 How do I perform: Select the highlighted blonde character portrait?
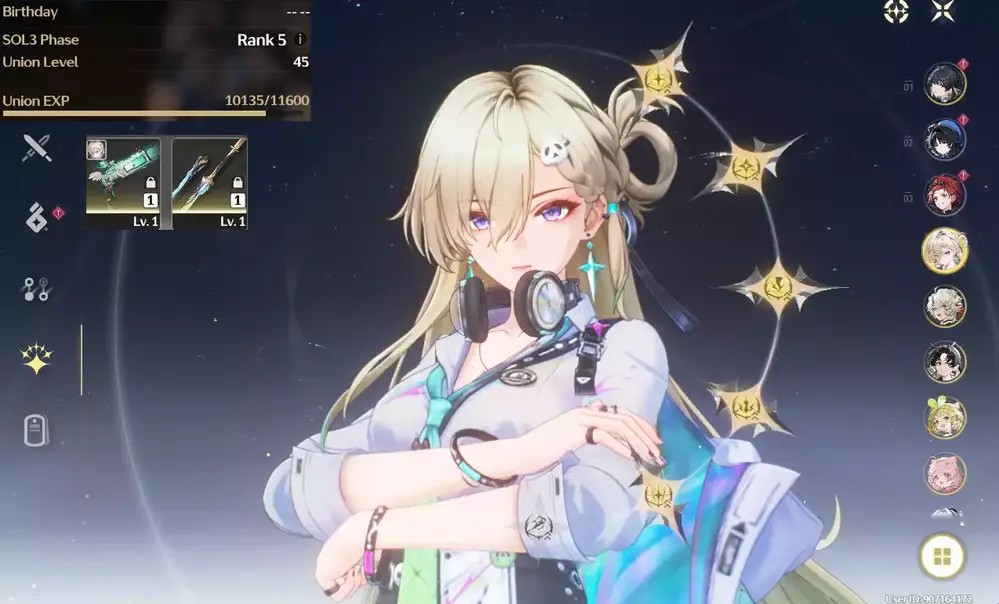945,250
